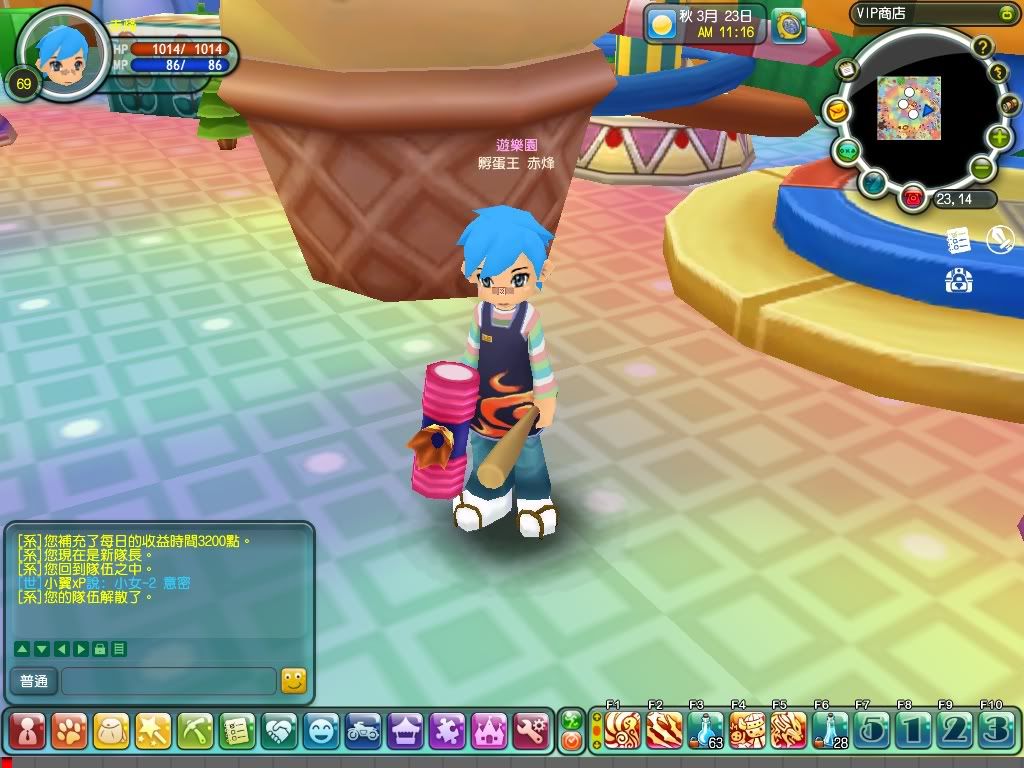
Task: Click the smiley face emote button
Action: (321, 732)
